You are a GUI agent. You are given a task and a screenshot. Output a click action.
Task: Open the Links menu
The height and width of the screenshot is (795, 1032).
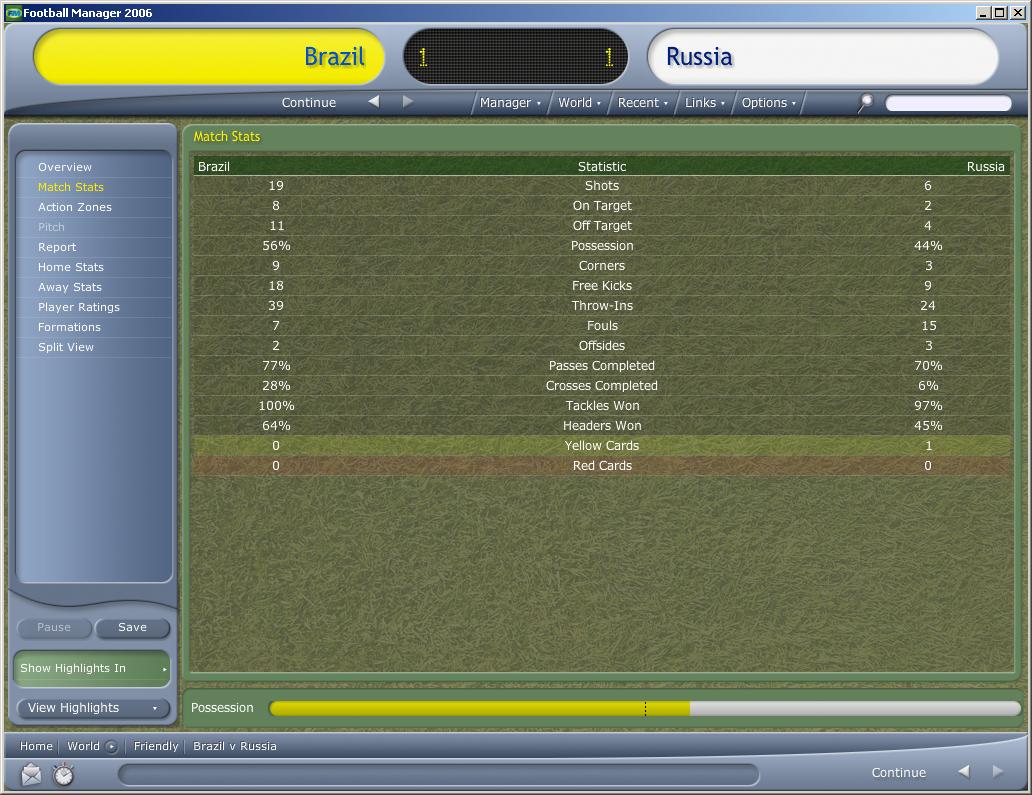[705, 103]
